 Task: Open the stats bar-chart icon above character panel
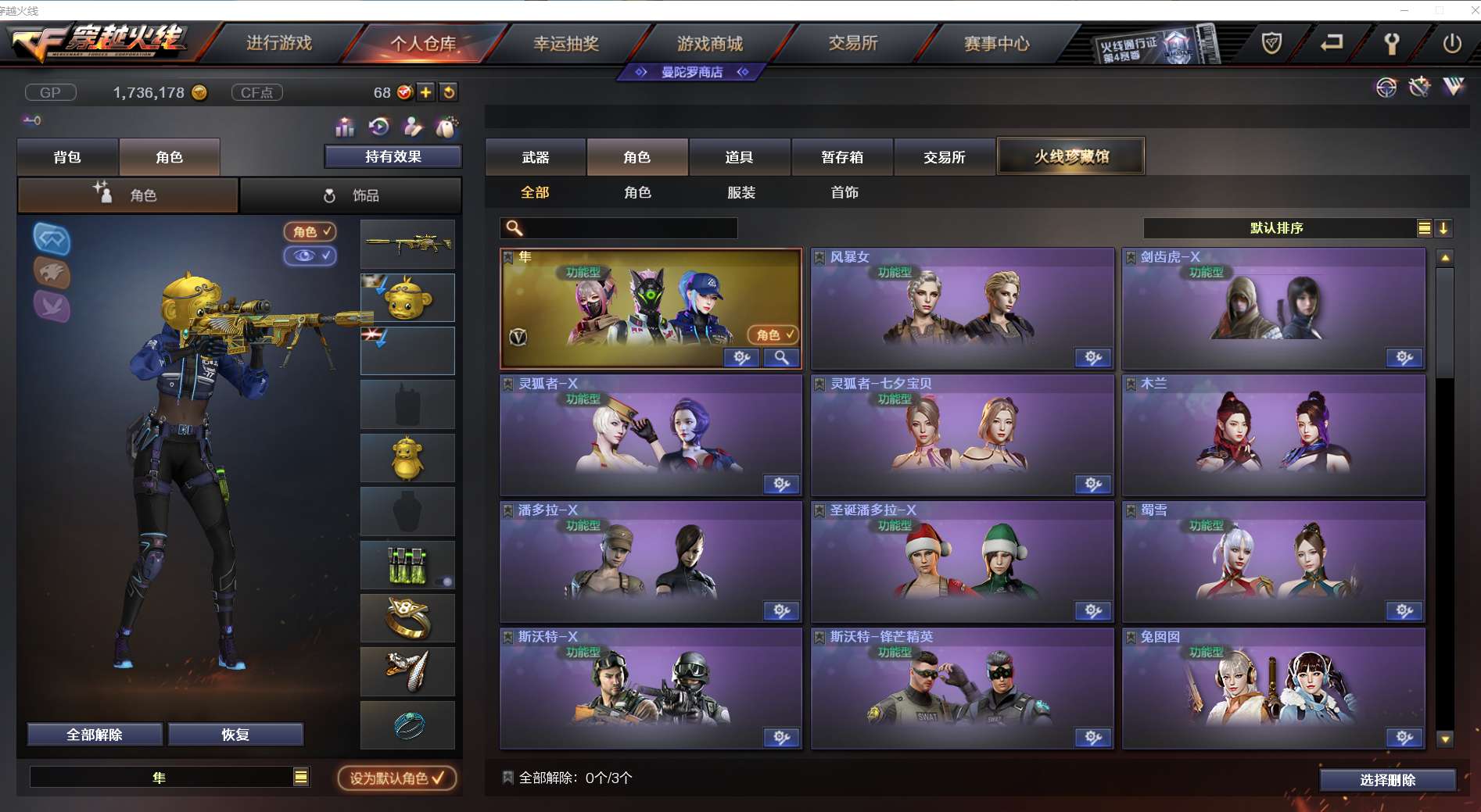(343, 126)
